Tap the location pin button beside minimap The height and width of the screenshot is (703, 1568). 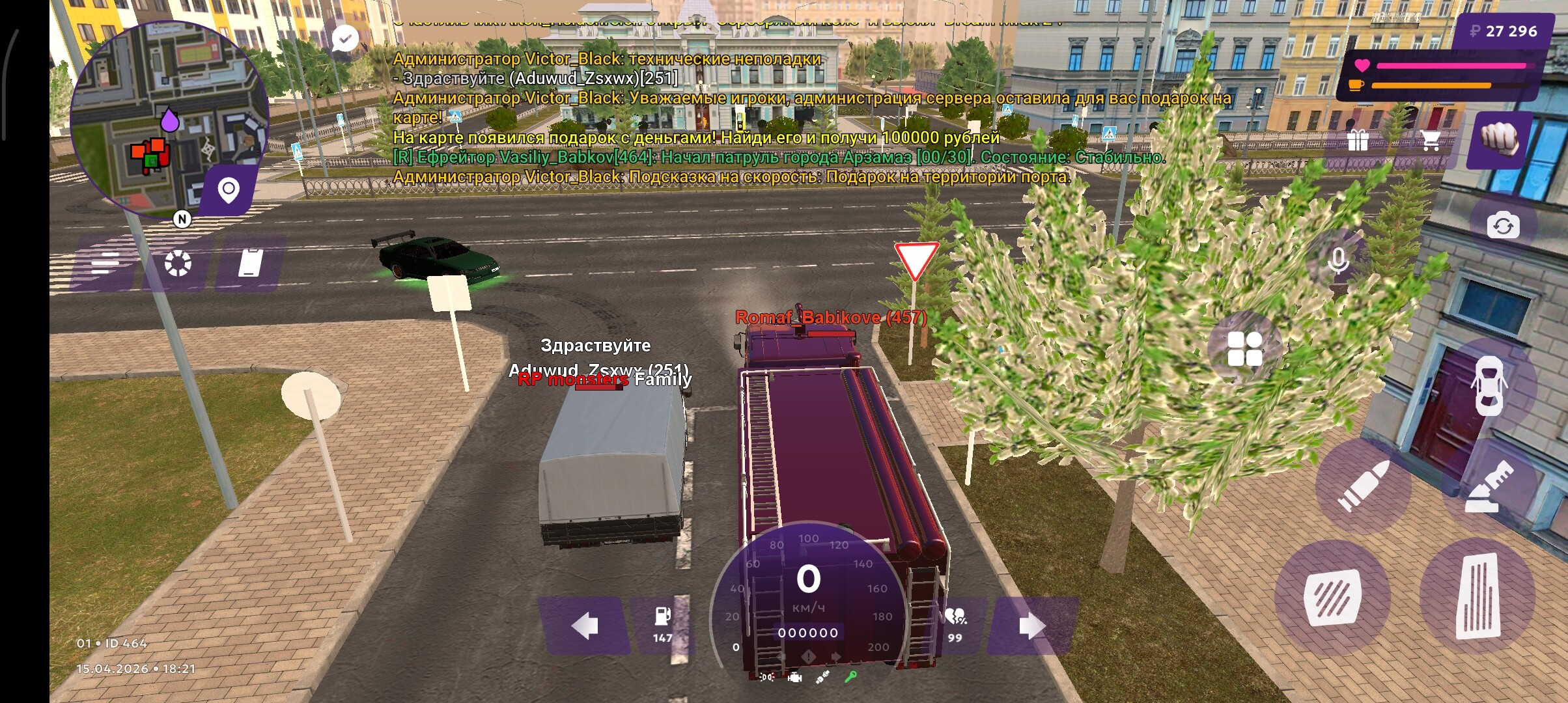(x=229, y=190)
